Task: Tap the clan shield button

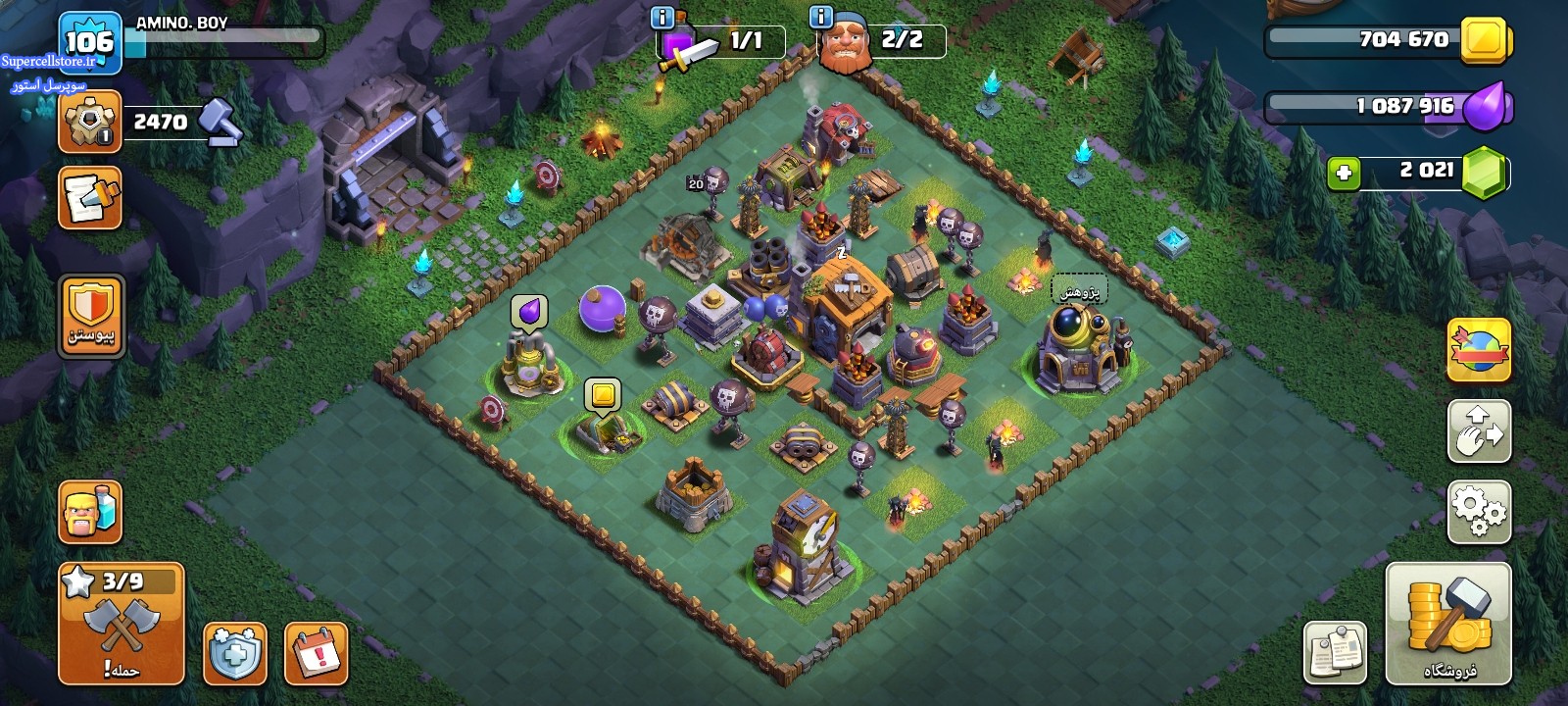Action: (x=91, y=316)
